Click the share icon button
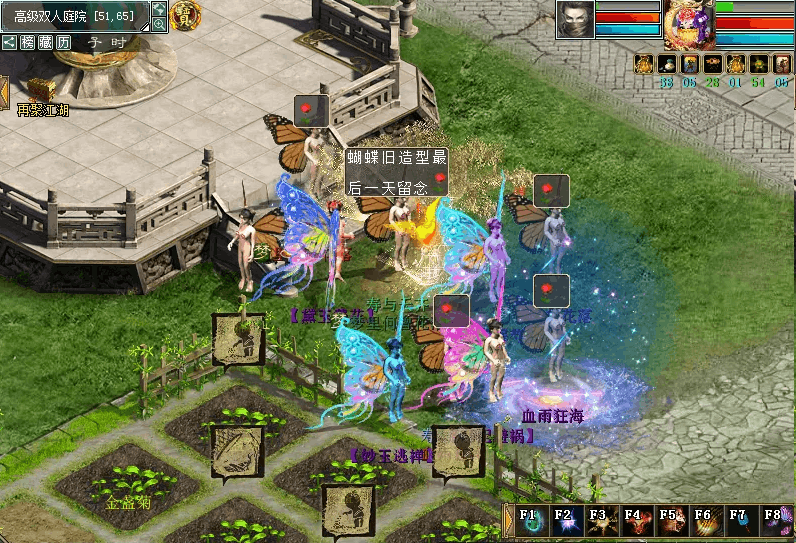This screenshot has height=543, width=796. tap(9, 42)
